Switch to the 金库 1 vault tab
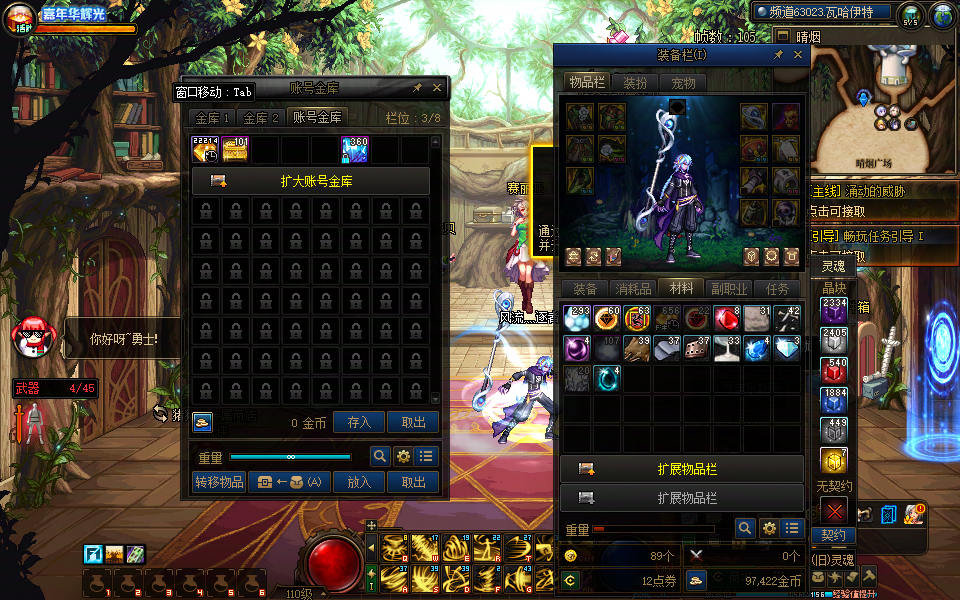The height and width of the screenshot is (600, 960). click(211, 118)
